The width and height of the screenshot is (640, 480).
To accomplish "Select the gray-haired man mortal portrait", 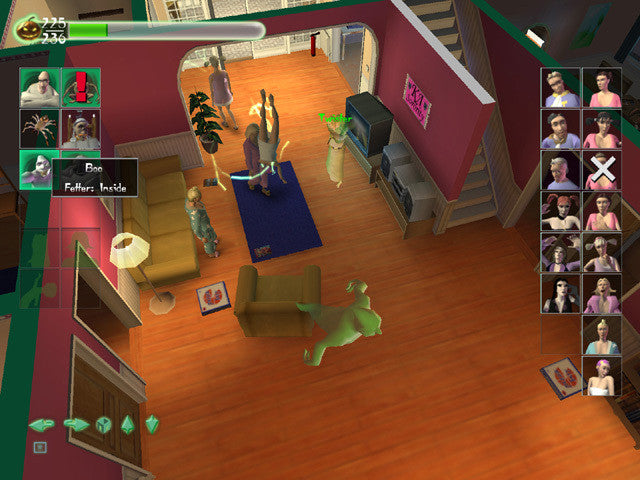I will point(561,170).
